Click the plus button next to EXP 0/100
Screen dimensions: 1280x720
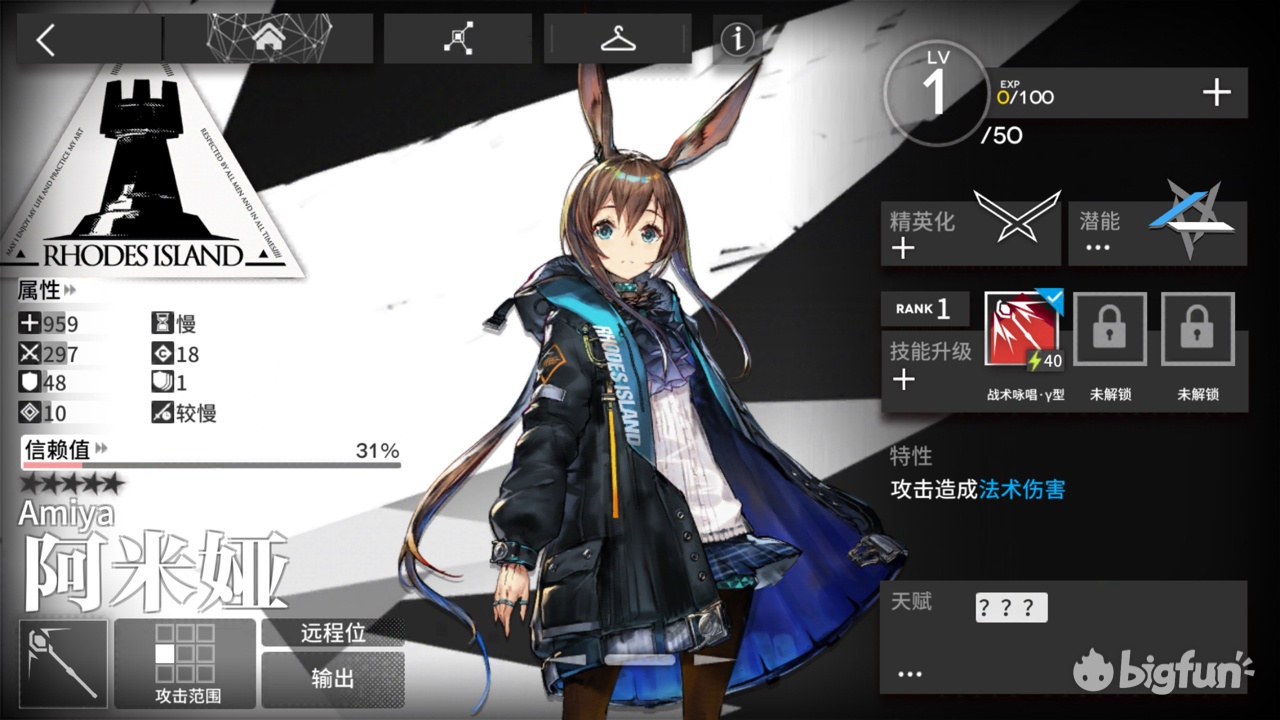click(1216, 92)
